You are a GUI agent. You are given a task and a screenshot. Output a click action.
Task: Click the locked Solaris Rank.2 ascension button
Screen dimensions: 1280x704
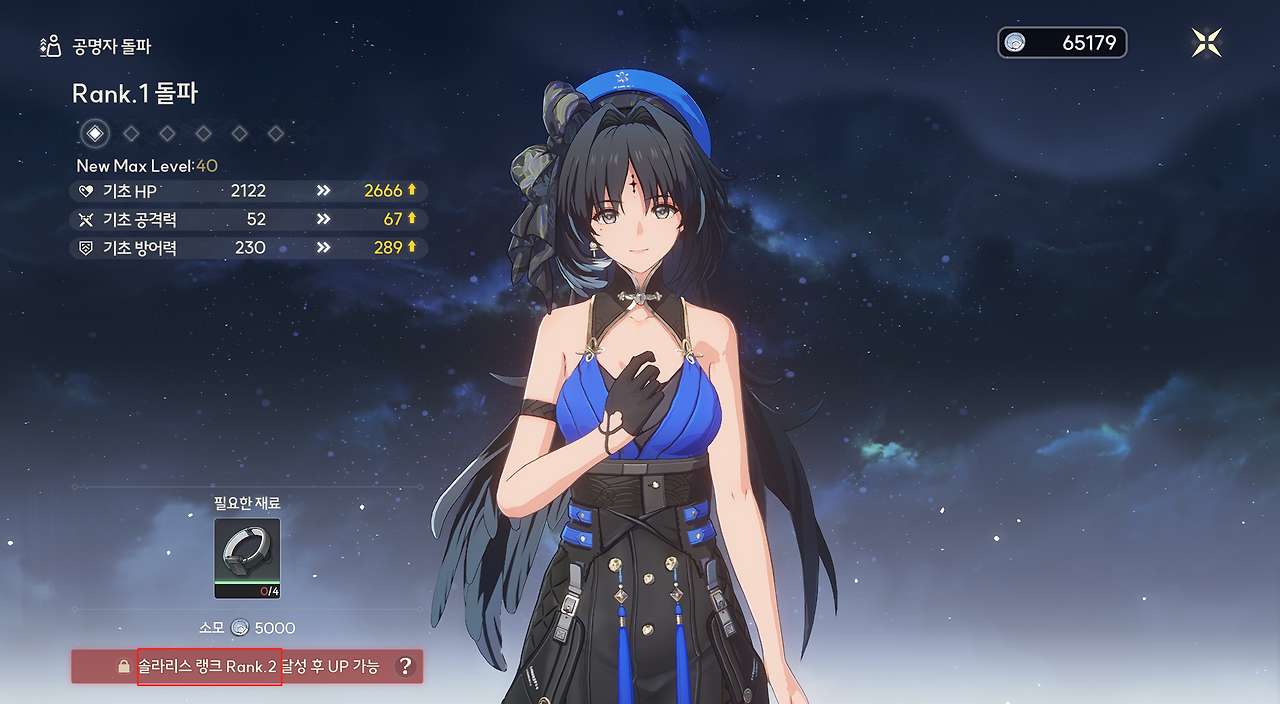pos(247,667)
